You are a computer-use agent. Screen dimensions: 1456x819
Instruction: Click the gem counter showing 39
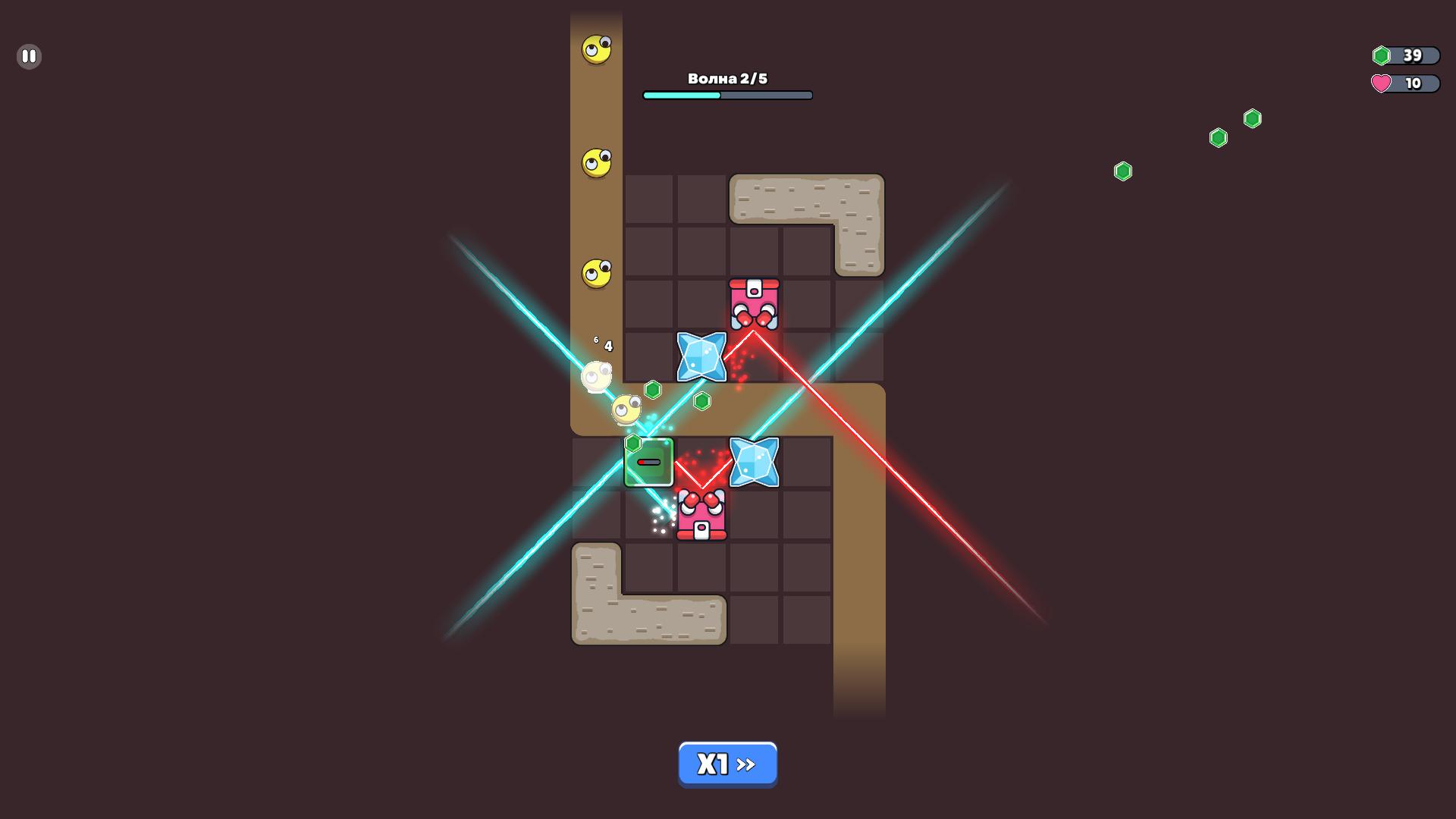[x=1412, y=55]
